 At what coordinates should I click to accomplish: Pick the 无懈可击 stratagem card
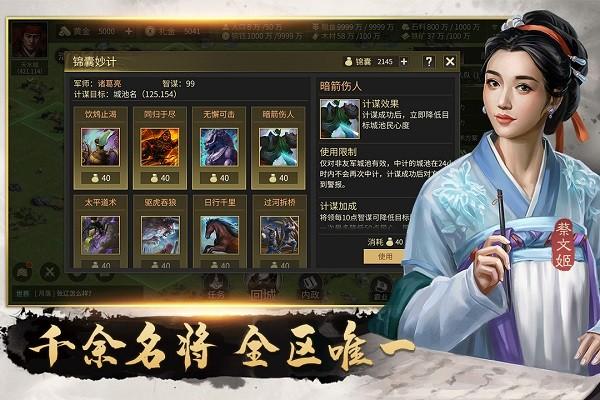[218, 147]
